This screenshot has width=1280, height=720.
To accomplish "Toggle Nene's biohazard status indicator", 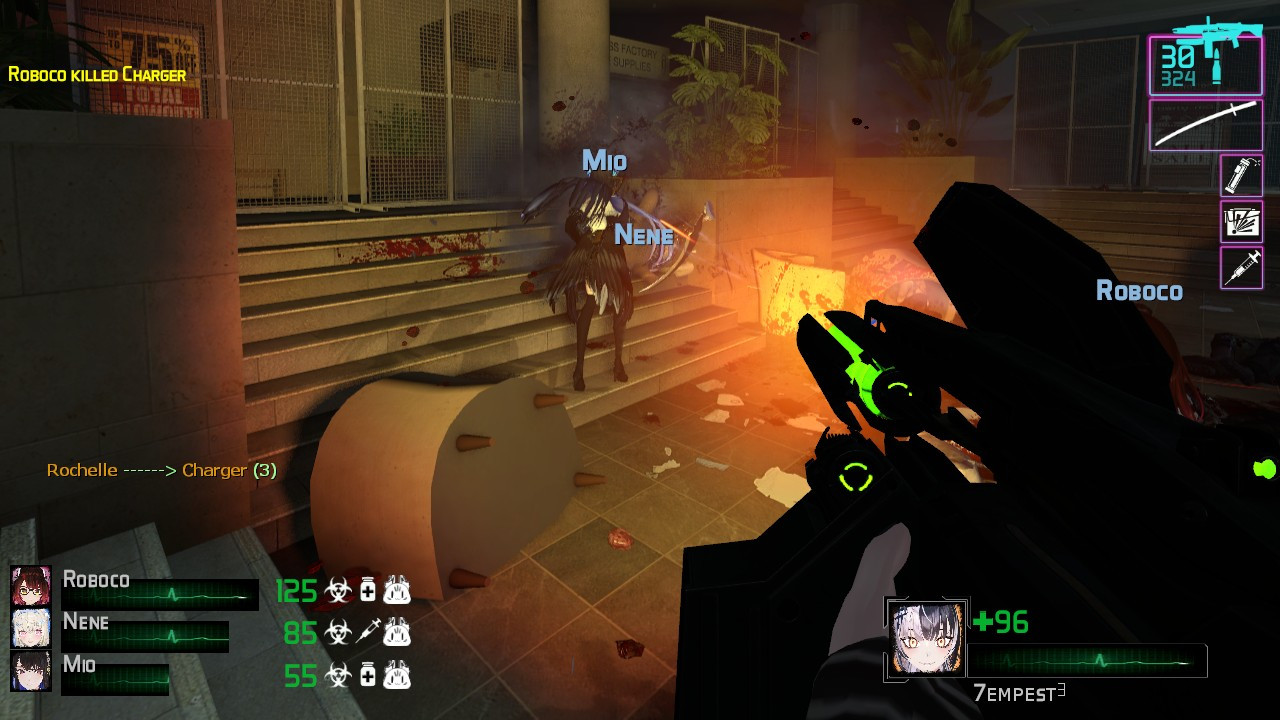I will pyautogui.click(x=338, y=632).
